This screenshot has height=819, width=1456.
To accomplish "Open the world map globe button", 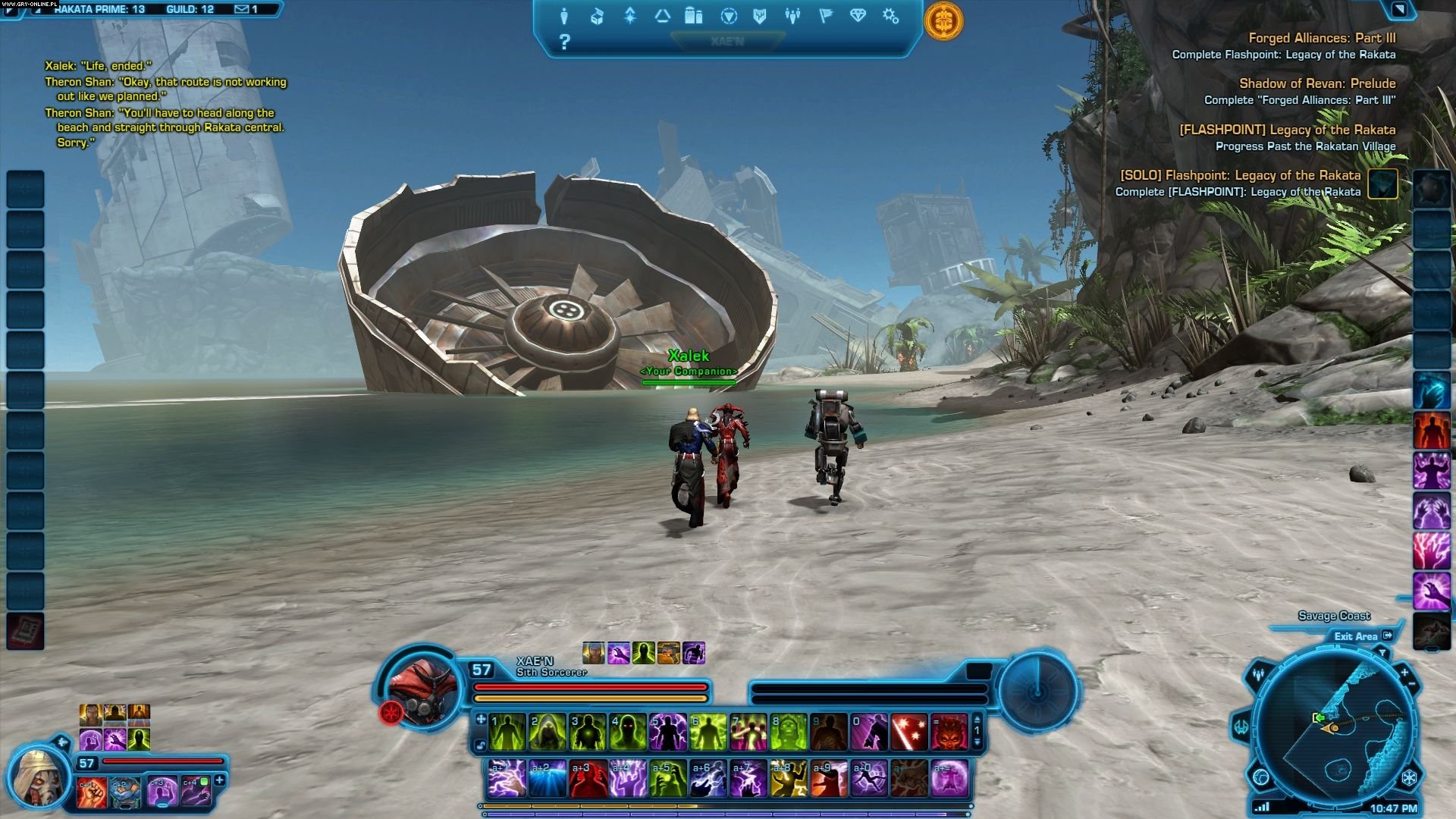I will click(1261, 777).
